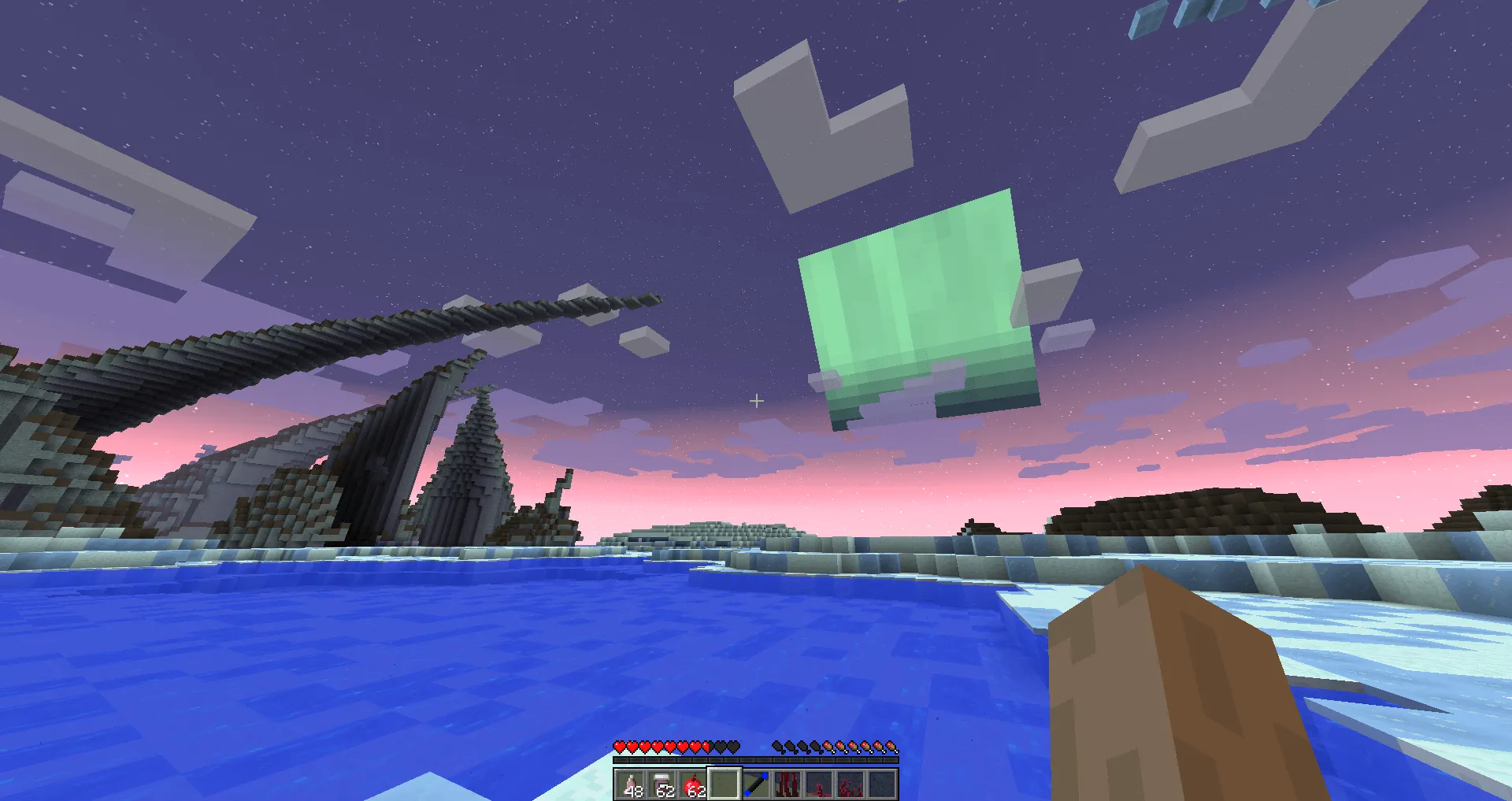The height and width of the screenshot is (801, 1512).
Task: Click the half-filled red heart in the health bar
Action: [x=706, y=747]
